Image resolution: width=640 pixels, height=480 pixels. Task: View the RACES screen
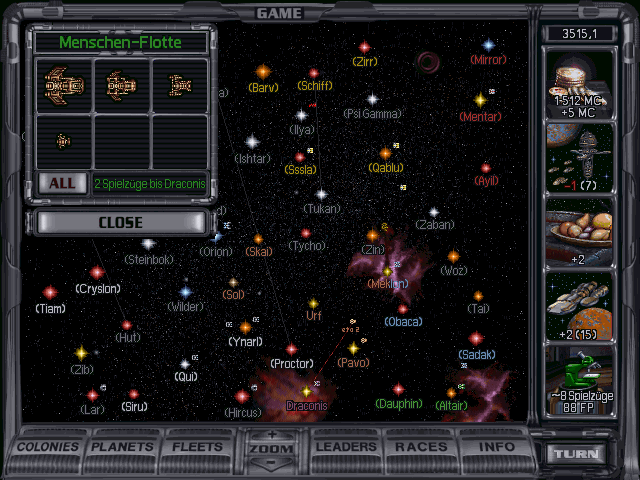[422, 446]
